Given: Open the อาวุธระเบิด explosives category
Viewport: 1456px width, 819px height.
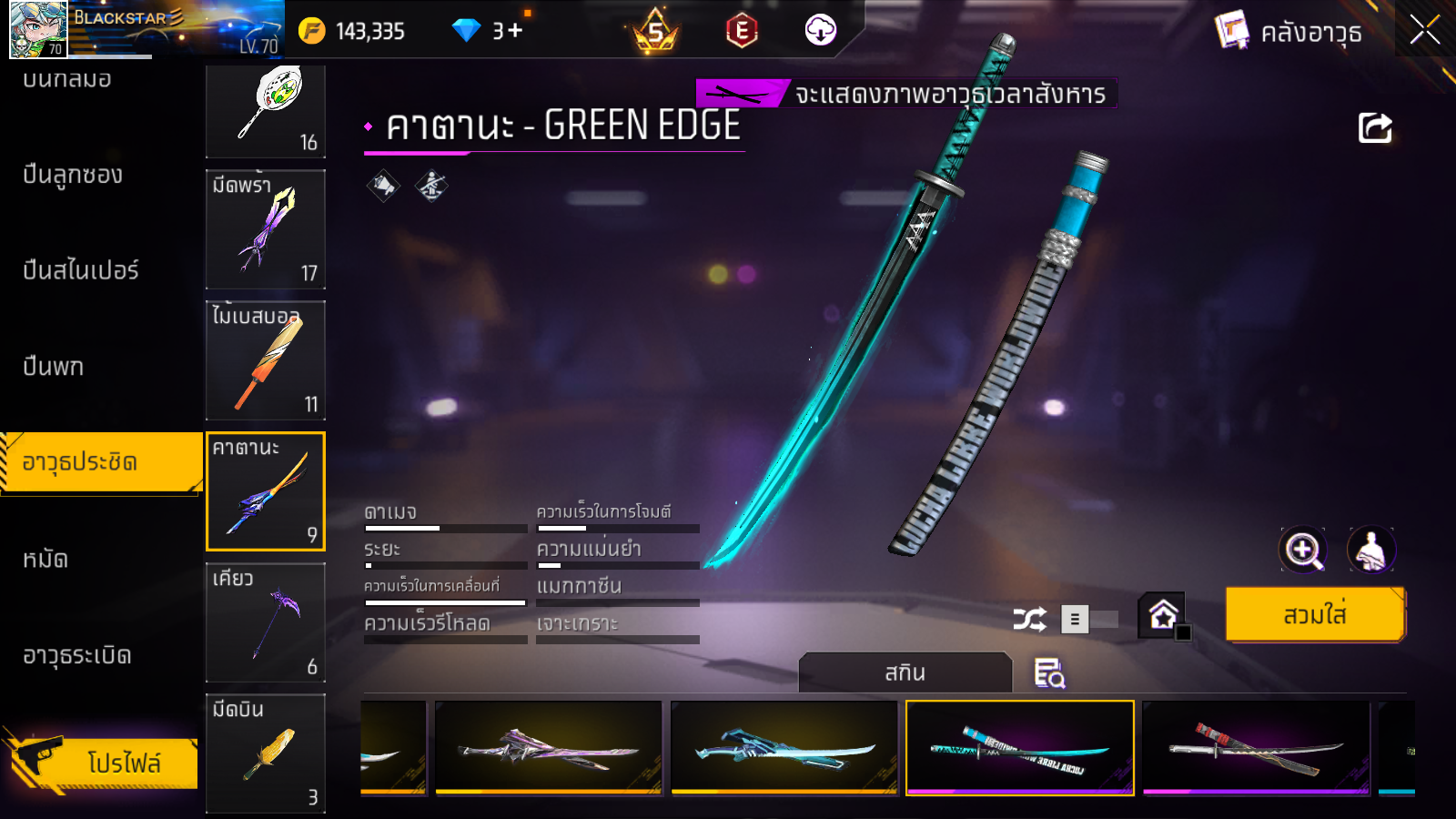Looking at the screenshot, I should click(77, 655).
